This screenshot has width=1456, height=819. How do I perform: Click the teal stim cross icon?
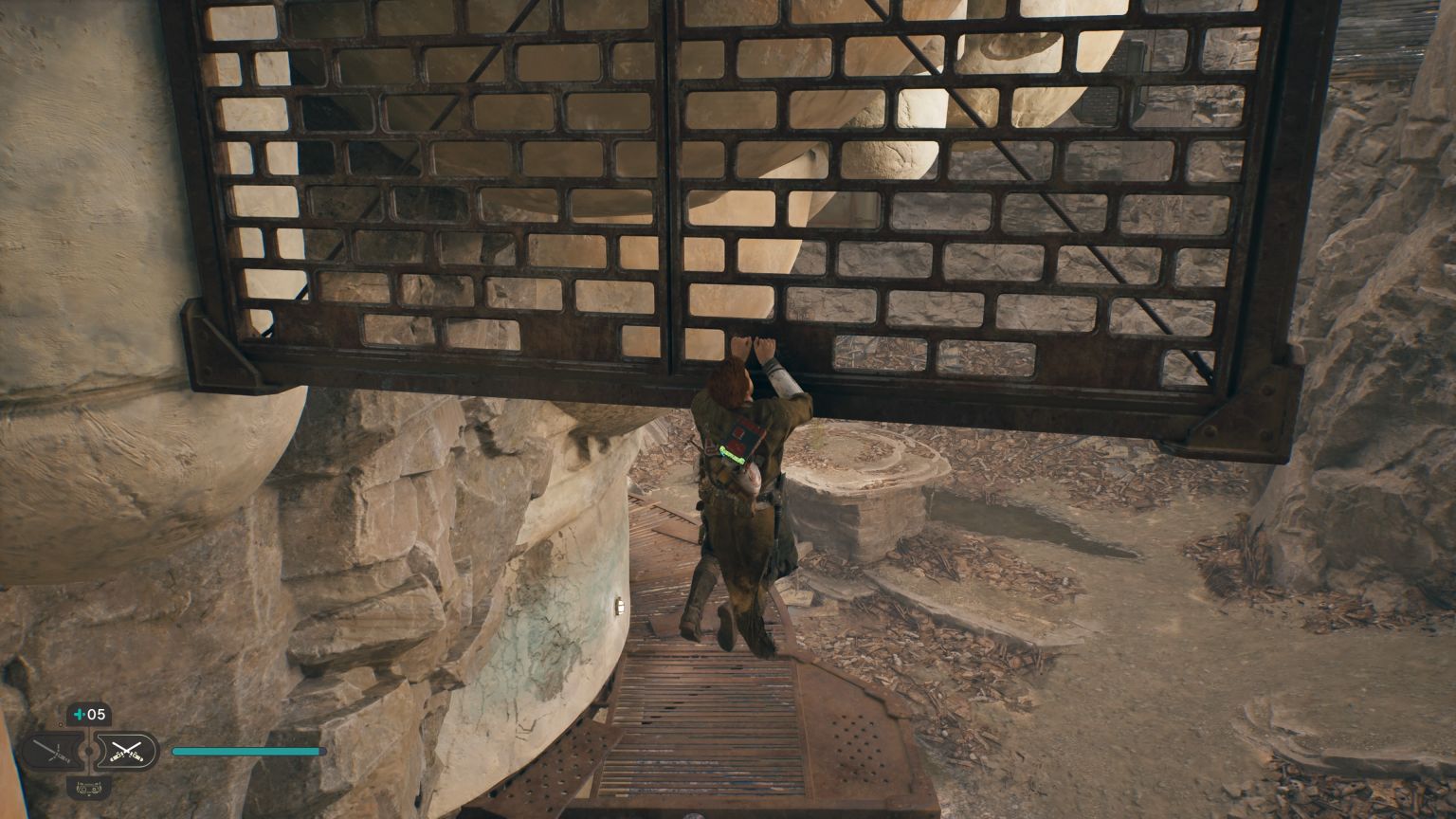[x=80, y=714]
